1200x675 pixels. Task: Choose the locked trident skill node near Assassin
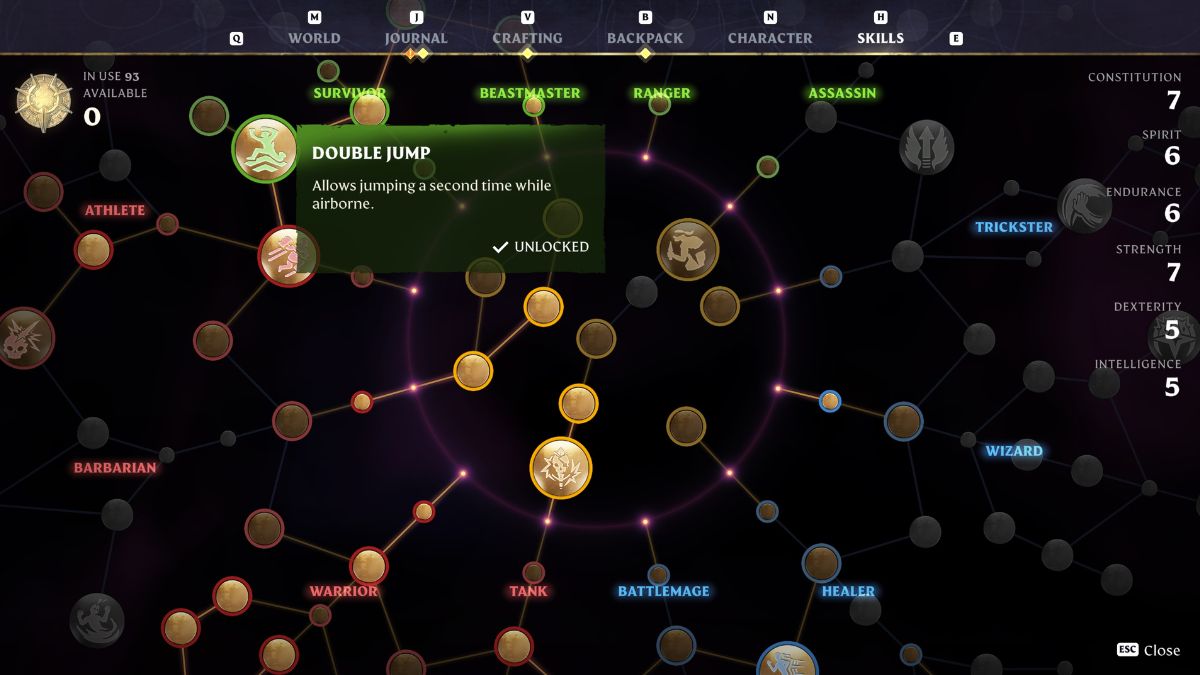926,147
